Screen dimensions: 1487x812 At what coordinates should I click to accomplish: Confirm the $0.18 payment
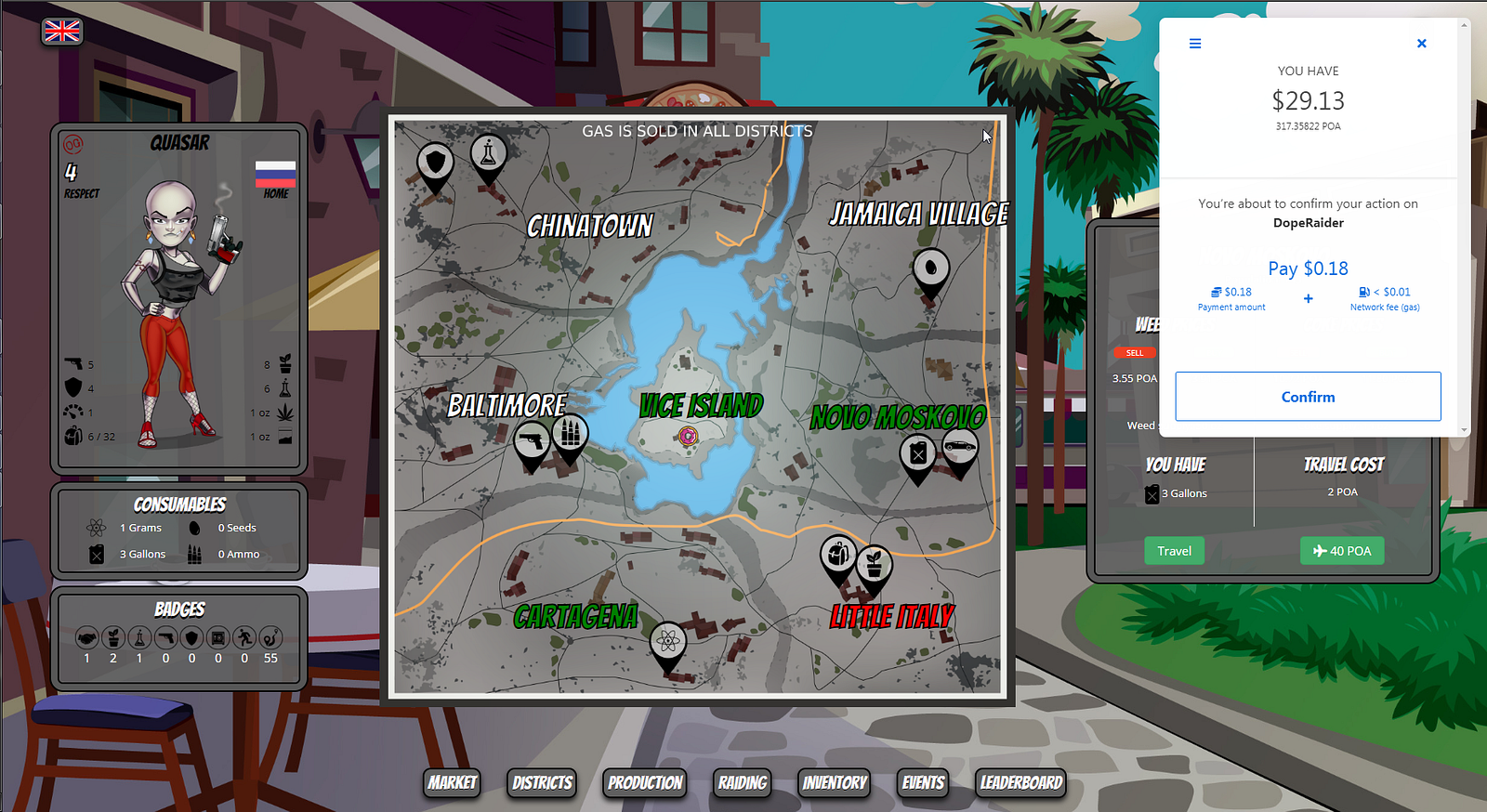point(1308,397)
